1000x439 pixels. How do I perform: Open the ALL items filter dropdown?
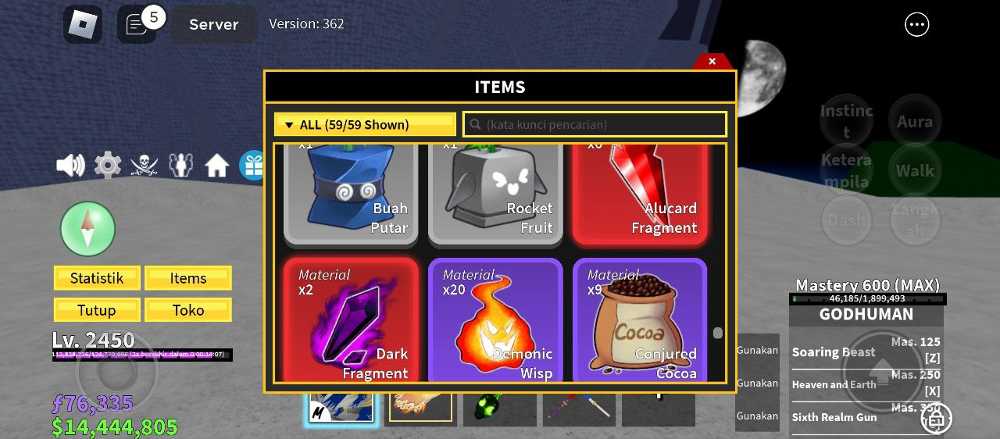pos(365,125)
